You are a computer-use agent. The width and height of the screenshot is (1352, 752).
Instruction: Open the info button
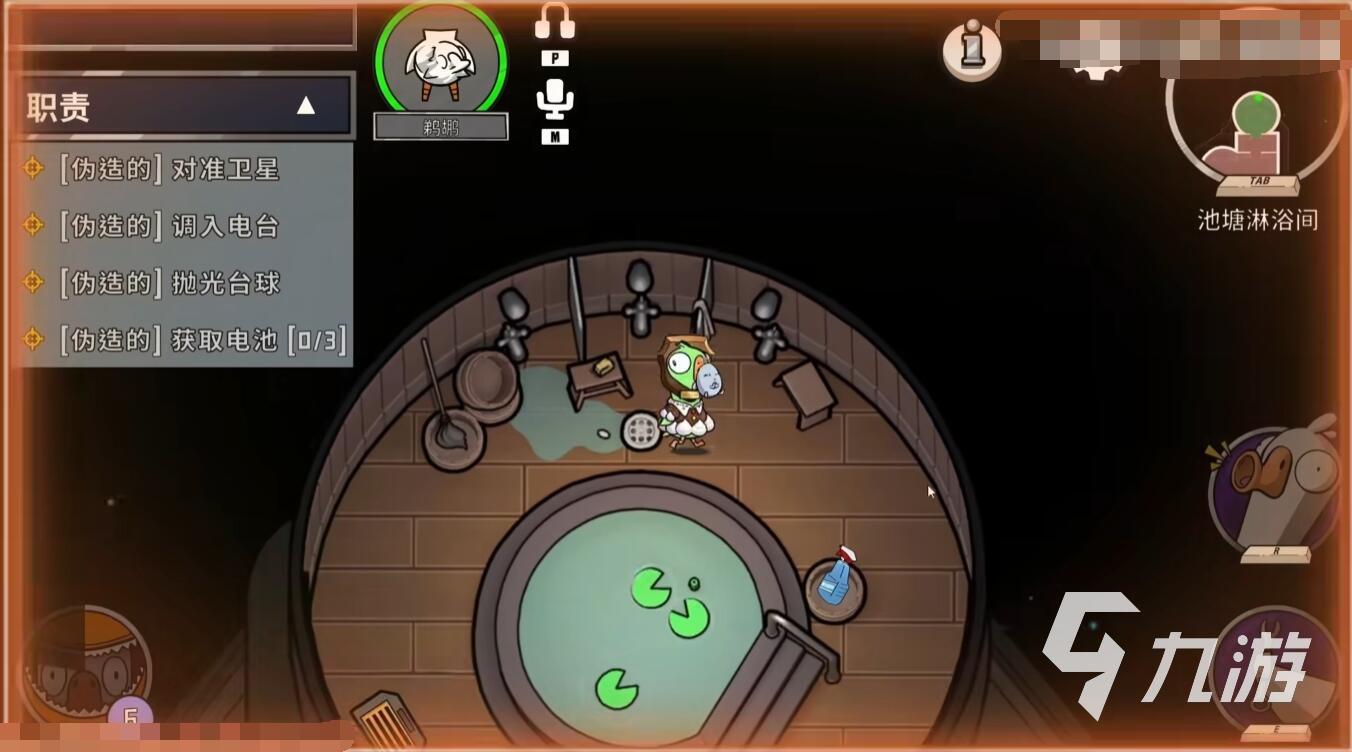(x=971, y=48)
